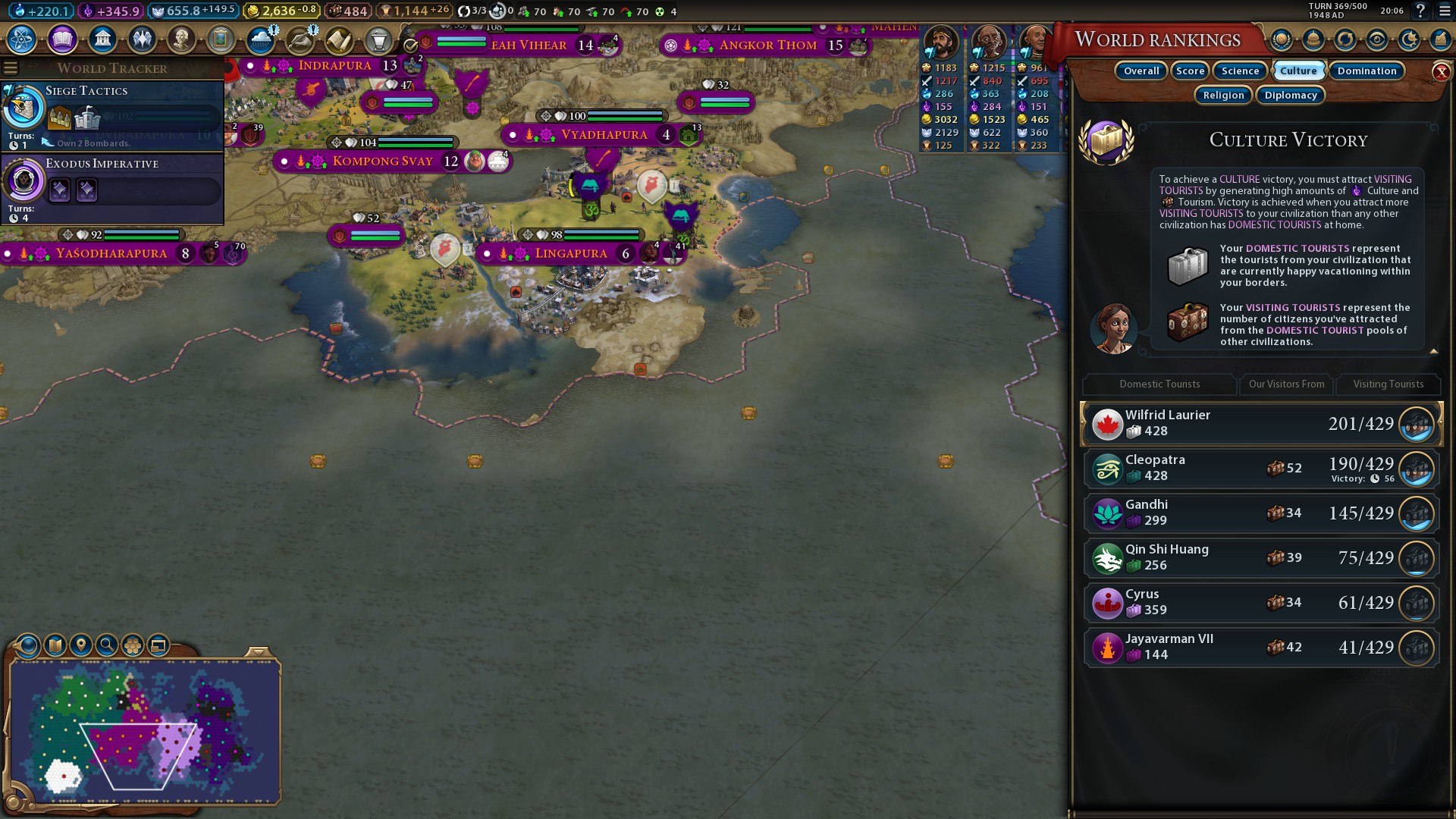Open the main game menu icon

point(1445,11)
